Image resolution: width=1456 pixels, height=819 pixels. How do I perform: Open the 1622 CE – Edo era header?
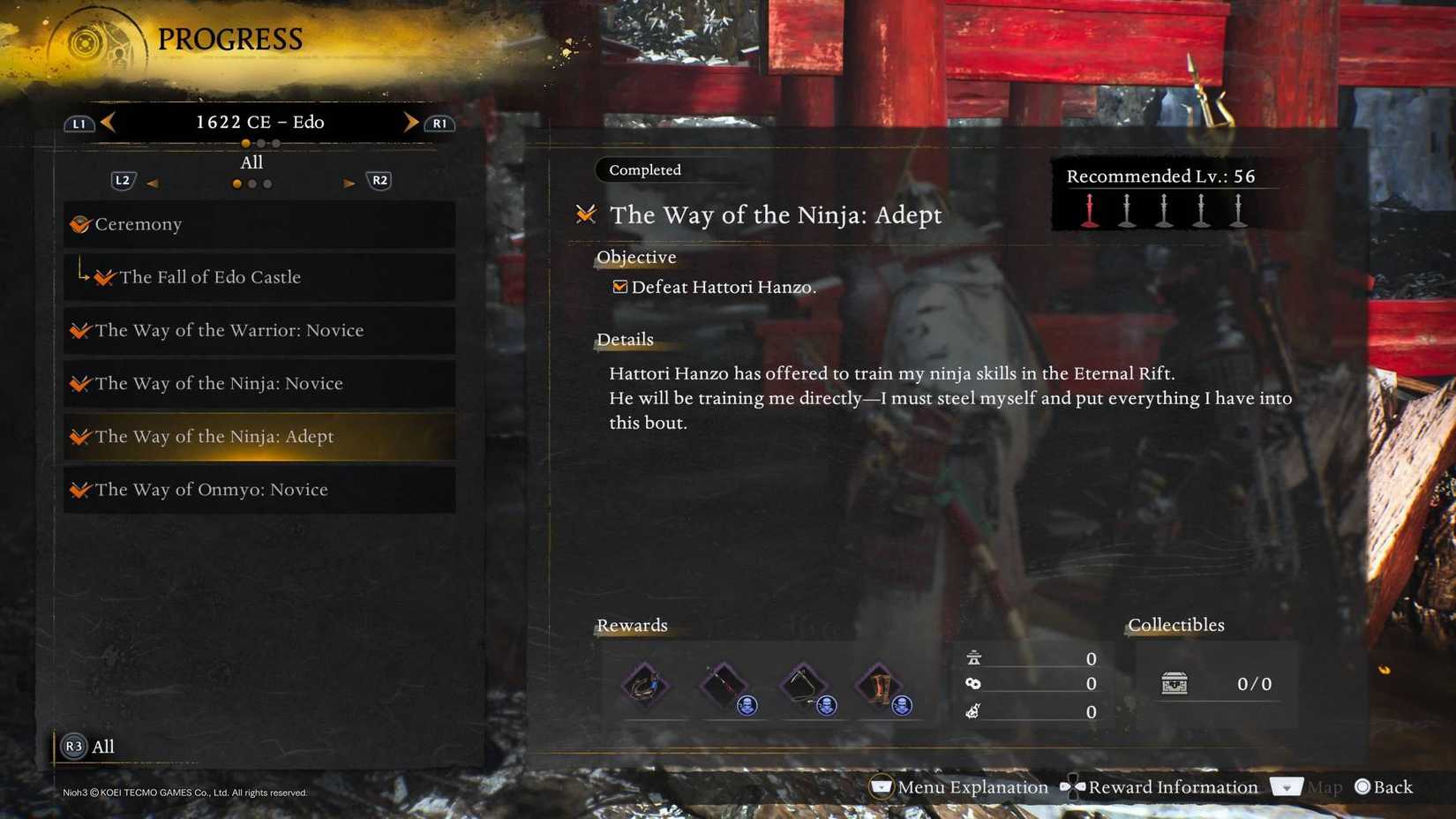point(256,122)
